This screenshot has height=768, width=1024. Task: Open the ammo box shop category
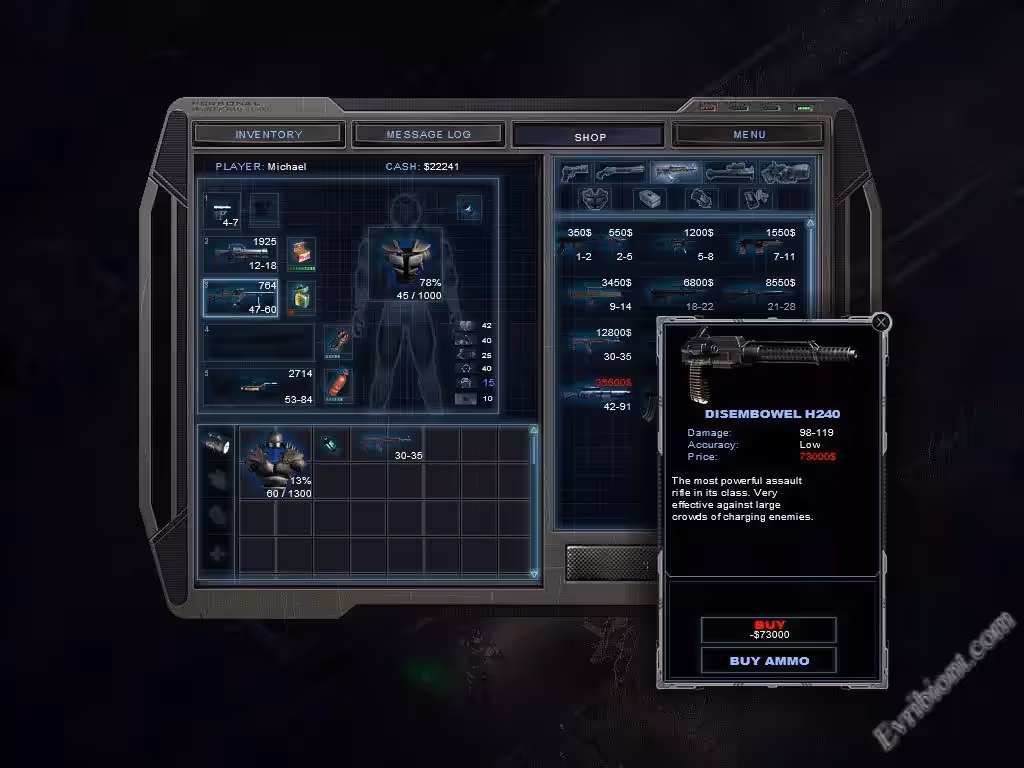coord(651,198)
